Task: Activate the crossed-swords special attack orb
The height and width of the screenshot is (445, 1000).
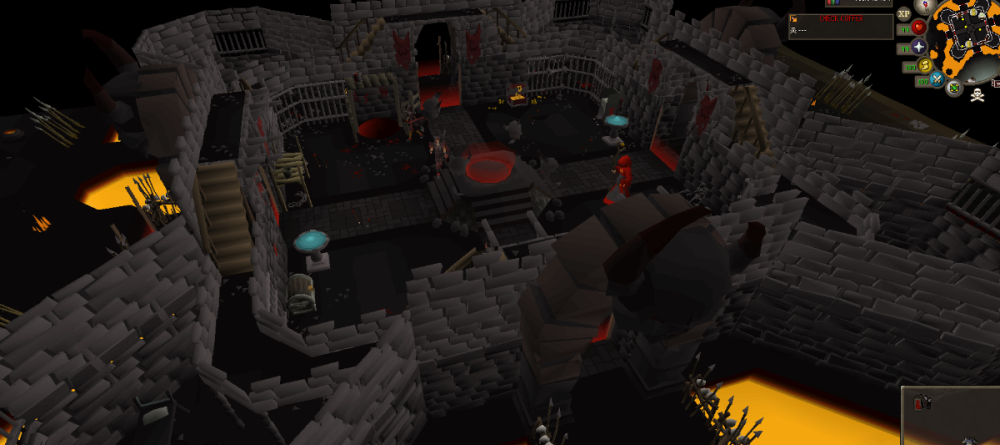Action: (x=939, y=78)
